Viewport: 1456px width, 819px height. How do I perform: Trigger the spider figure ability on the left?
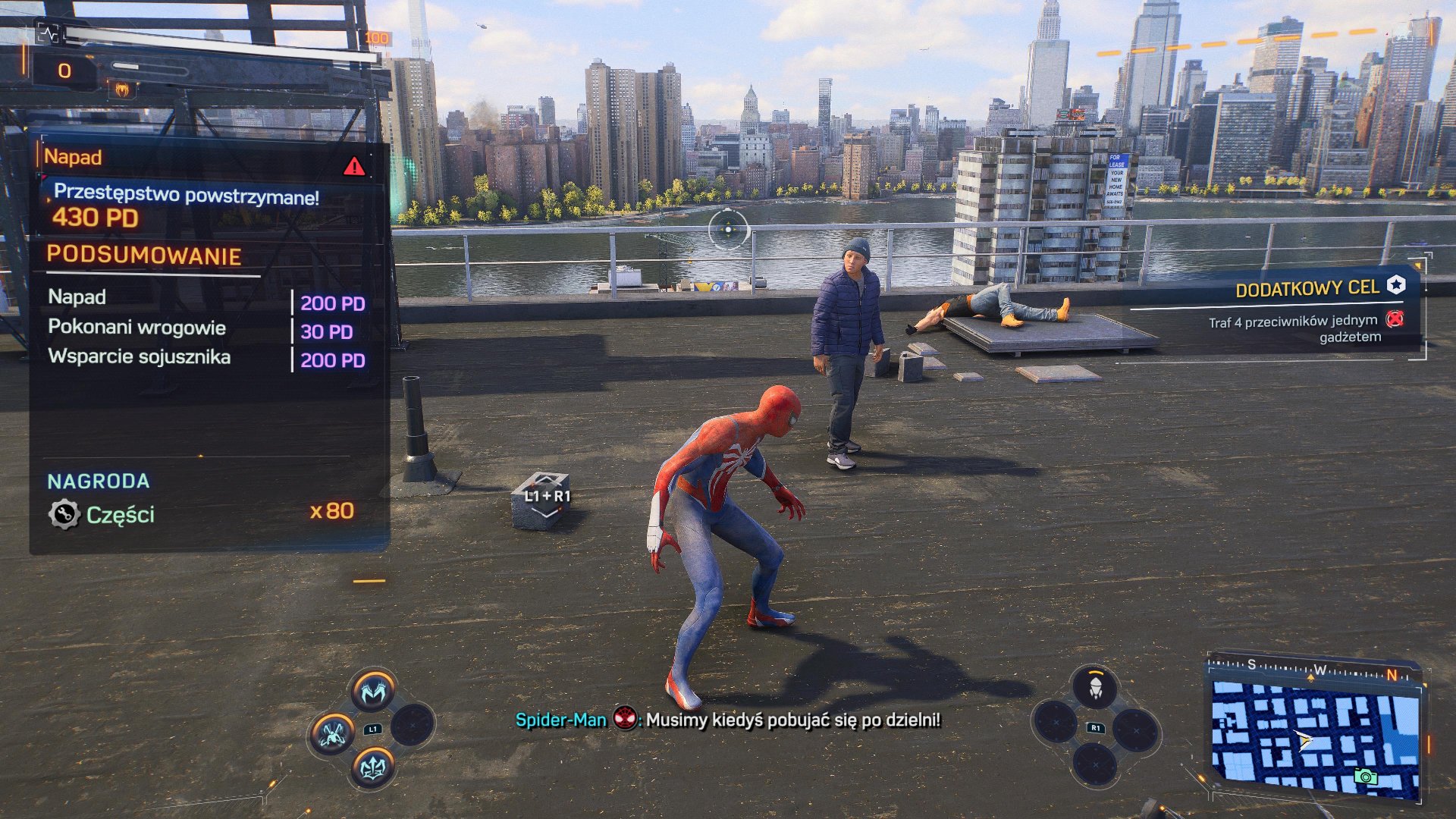click(x=331, y=733)
